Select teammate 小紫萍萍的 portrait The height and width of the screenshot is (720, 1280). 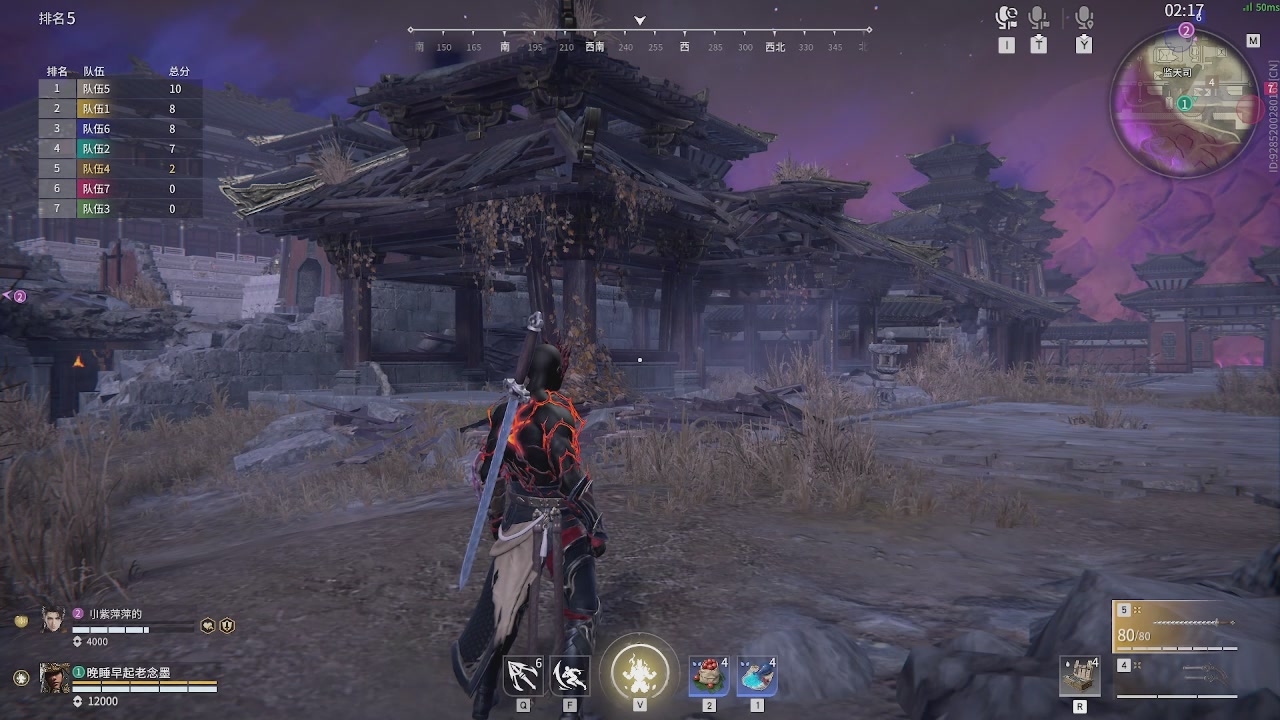pyautogui.click(x=53, y=620)
